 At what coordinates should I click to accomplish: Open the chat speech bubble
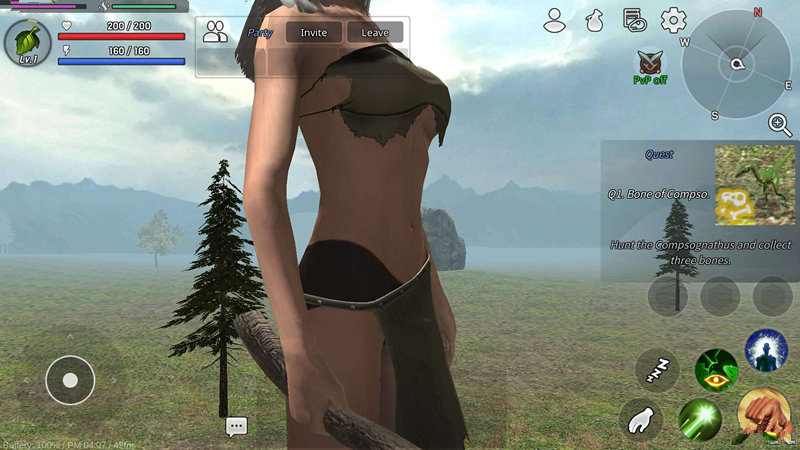(x=236, y=427)
